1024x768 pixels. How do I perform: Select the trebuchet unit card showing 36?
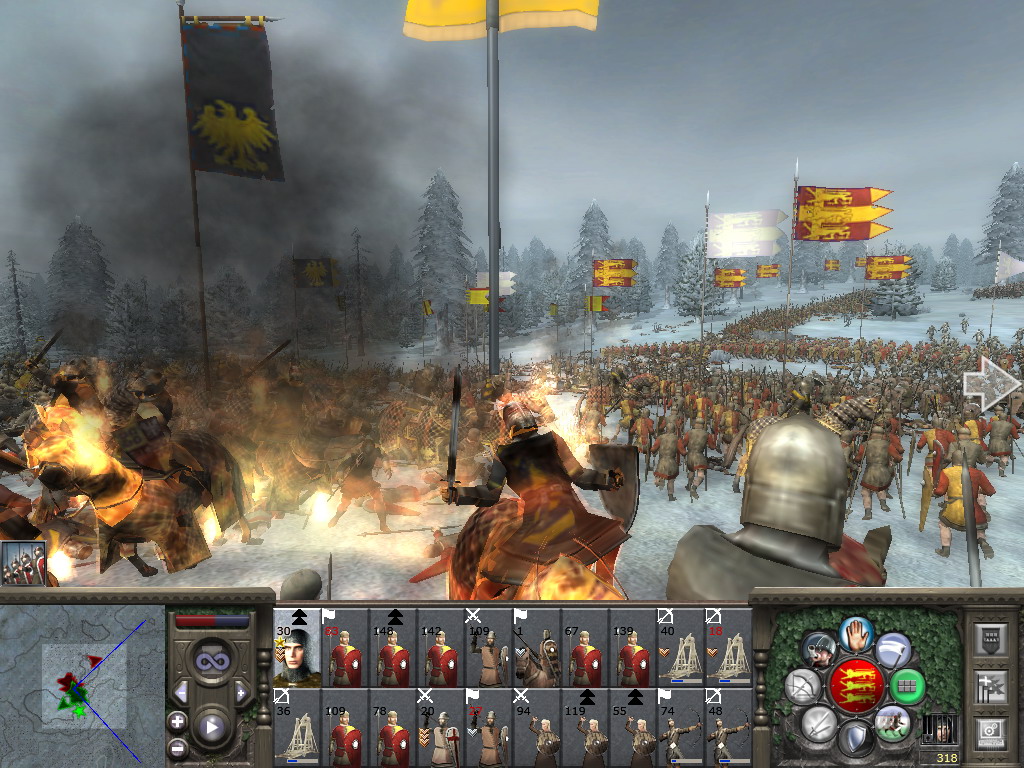(297, 728)
